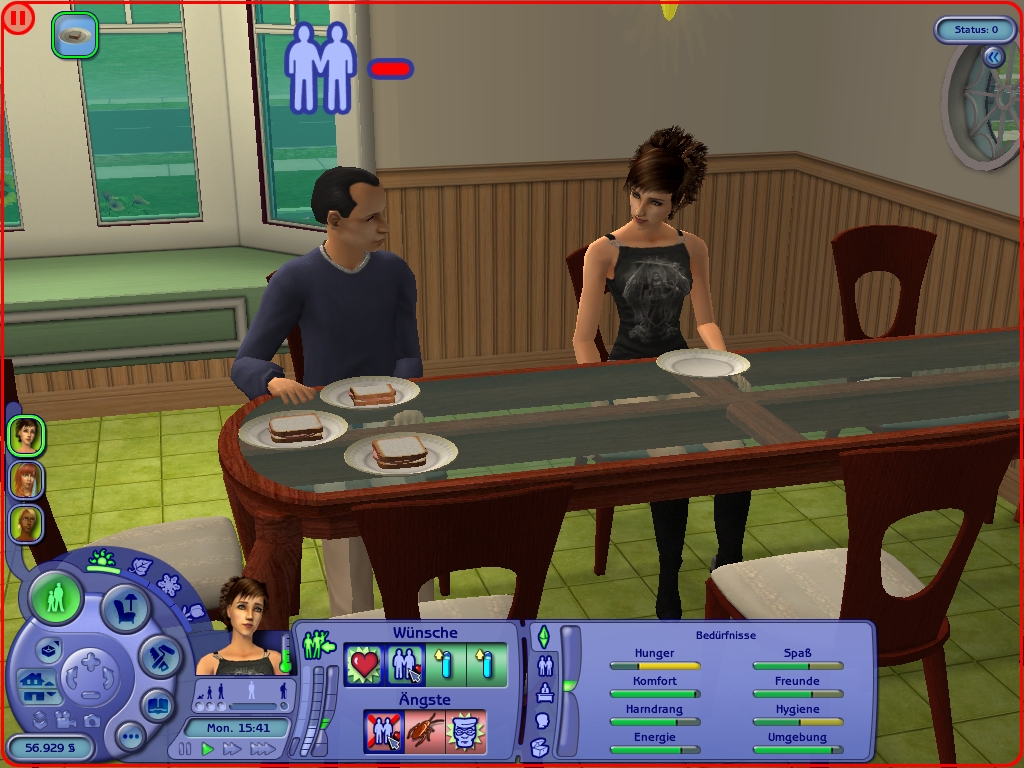
Task: Open build mode with saw and roller icon
Action: point(159,654)
